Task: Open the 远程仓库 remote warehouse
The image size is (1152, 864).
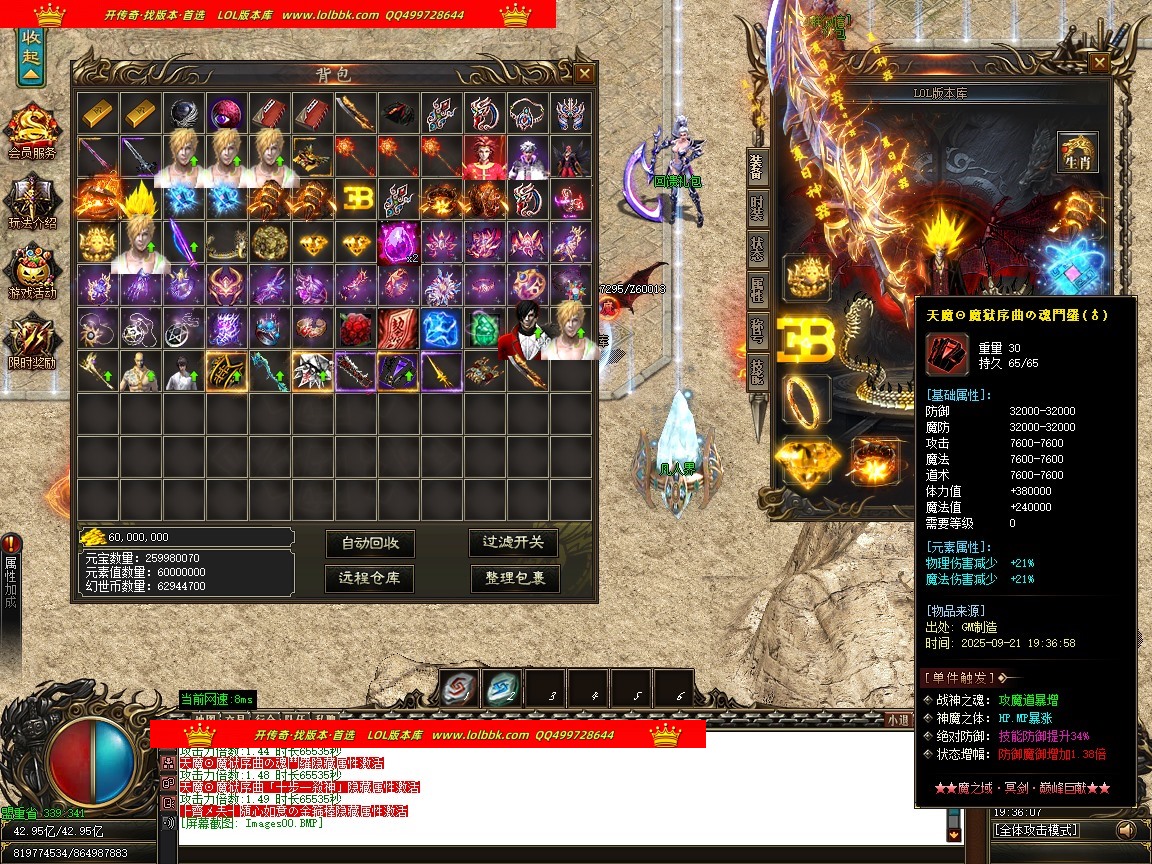Action: coord(370,578)
